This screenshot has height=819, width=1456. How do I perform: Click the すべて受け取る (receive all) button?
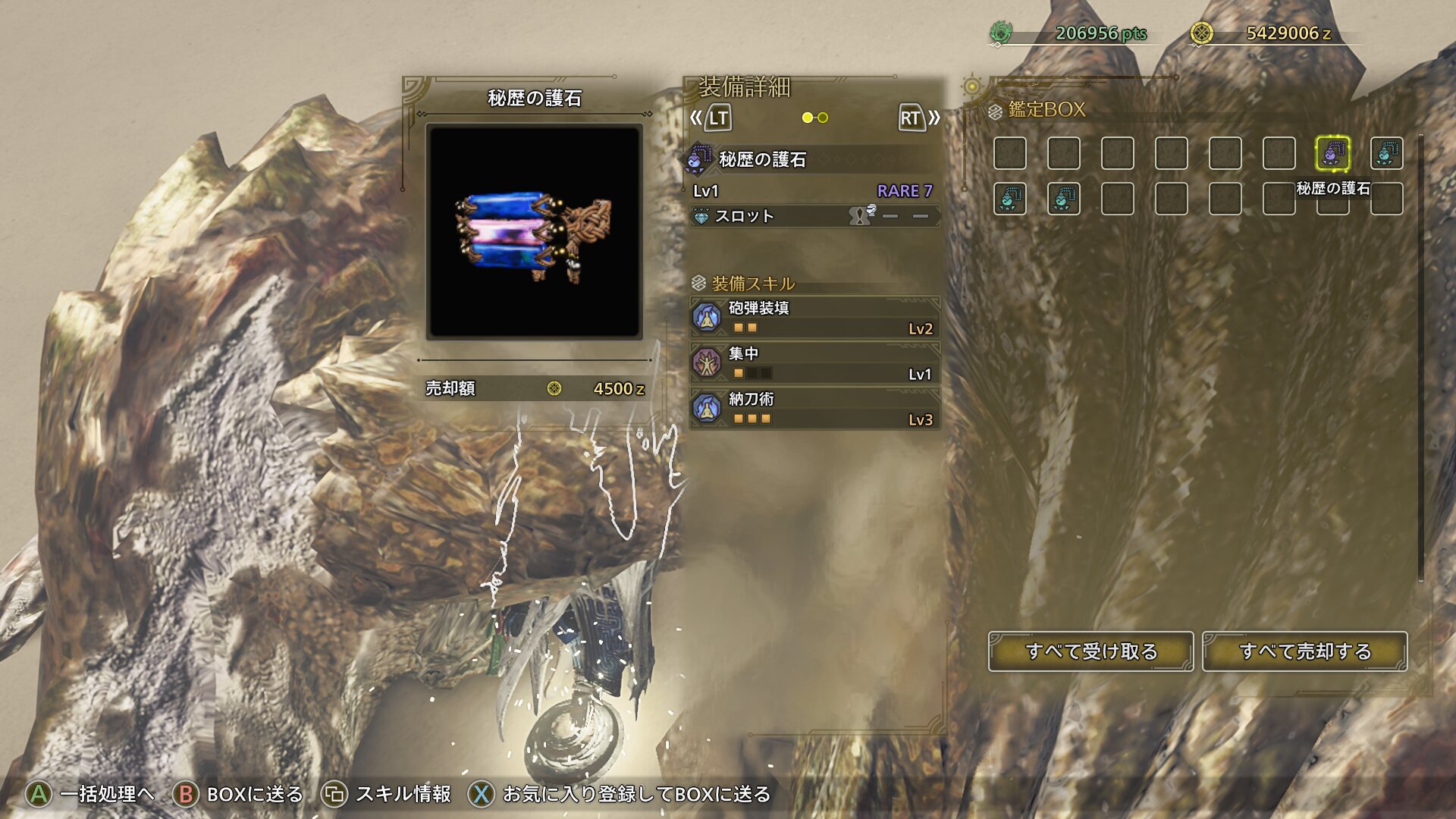(1090, 651)
